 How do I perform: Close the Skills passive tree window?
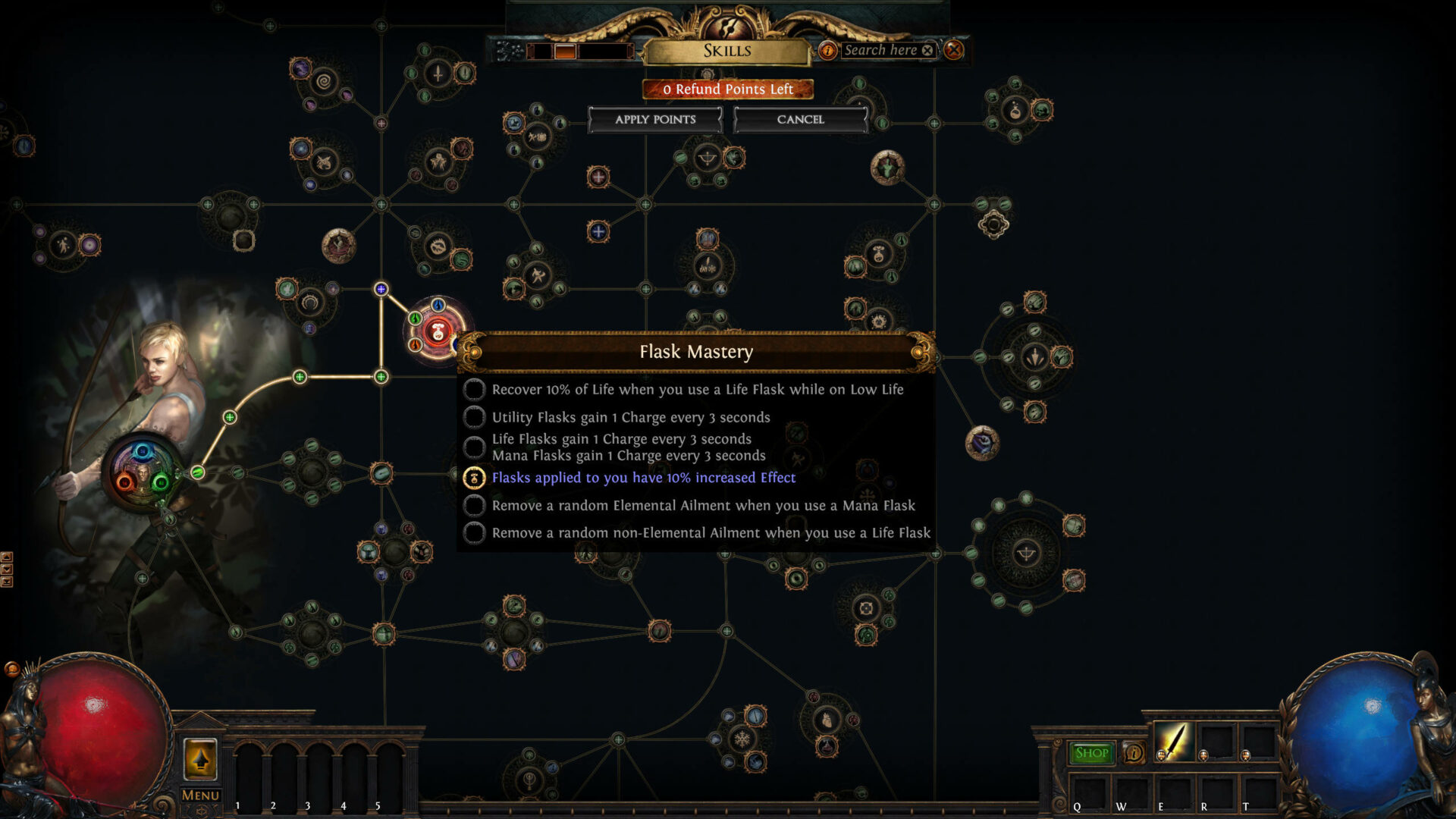pos(953,50)
